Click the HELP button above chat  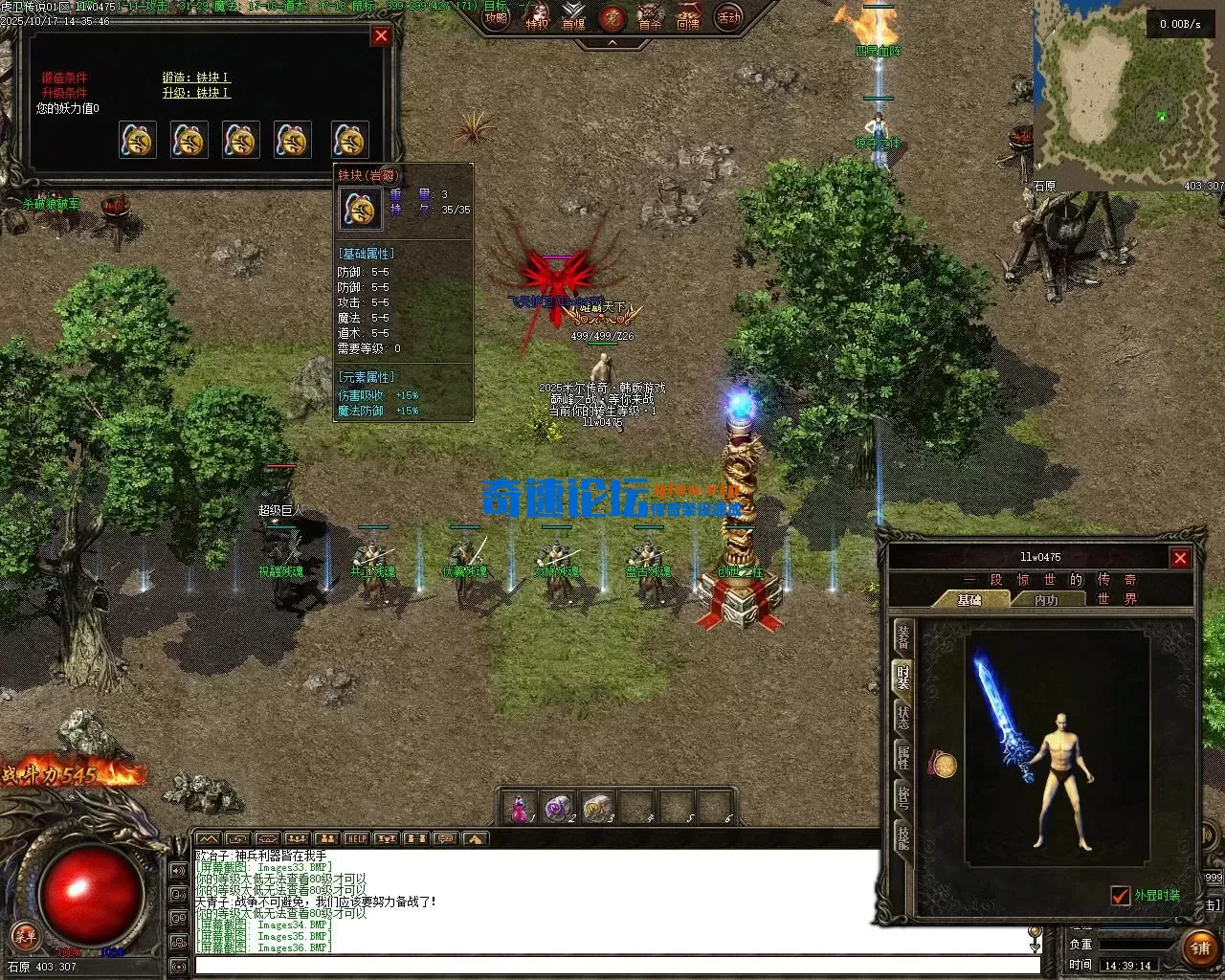click(357, 839)
